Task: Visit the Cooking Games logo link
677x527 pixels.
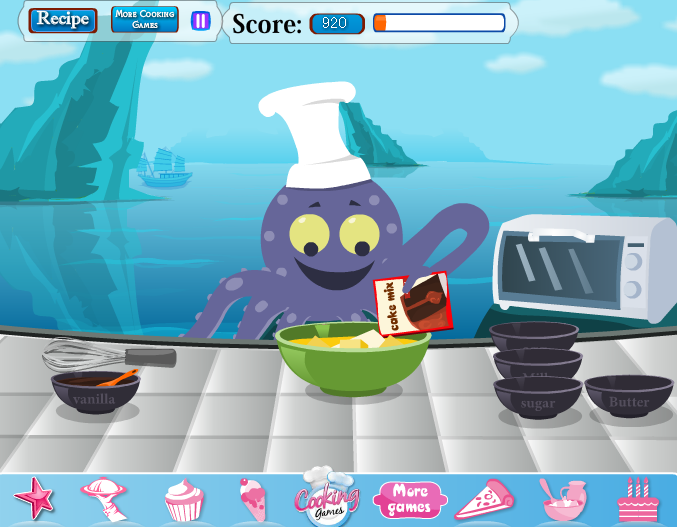Action: pyautogui.click(x=326, y=496)
